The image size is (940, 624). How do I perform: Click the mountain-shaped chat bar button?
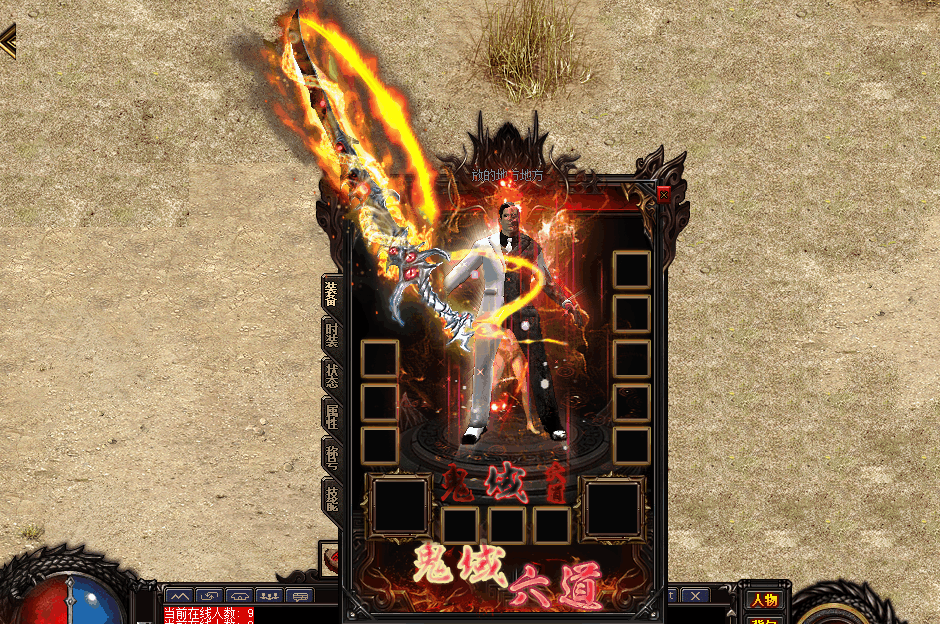pos(180,596)
